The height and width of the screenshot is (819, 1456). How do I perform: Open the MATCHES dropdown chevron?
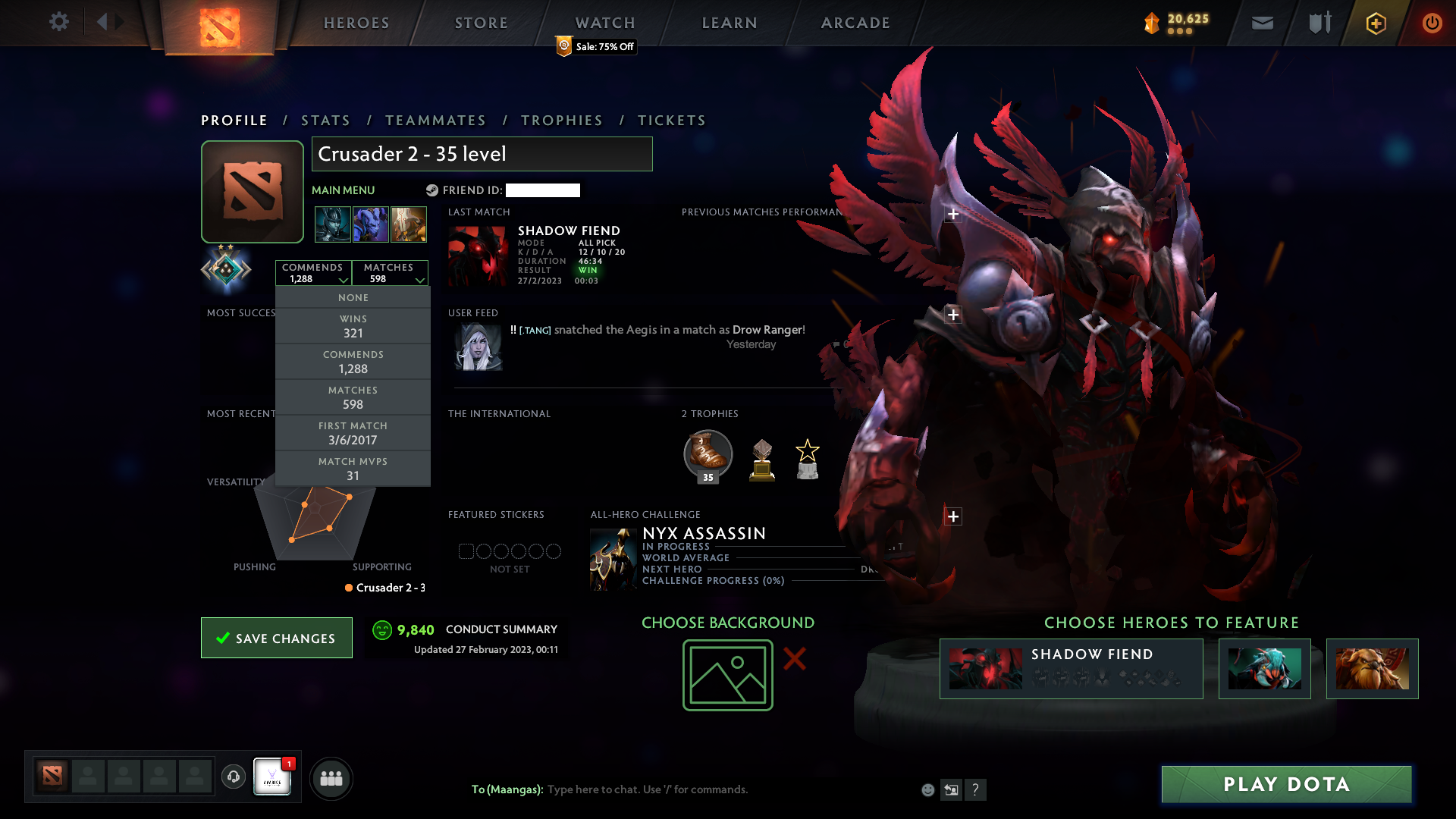[421, 281]
